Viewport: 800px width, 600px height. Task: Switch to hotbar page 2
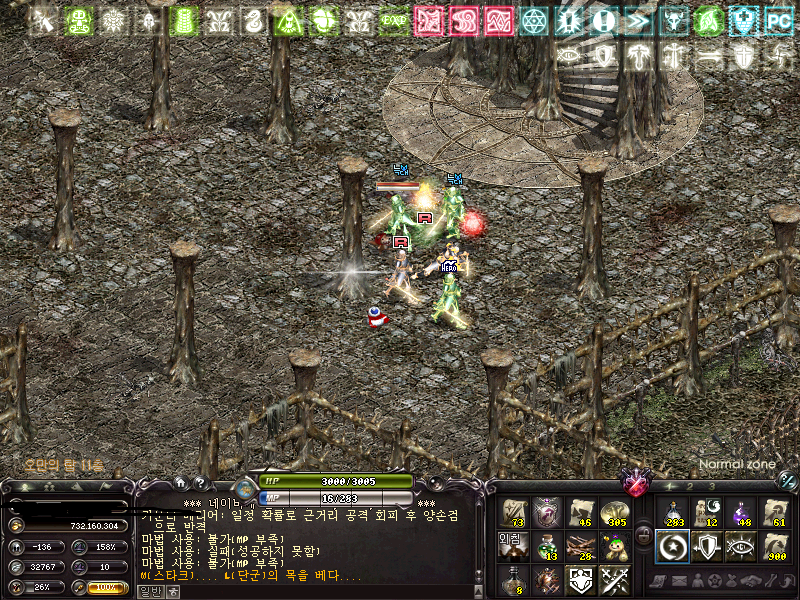tap(688, 487)
